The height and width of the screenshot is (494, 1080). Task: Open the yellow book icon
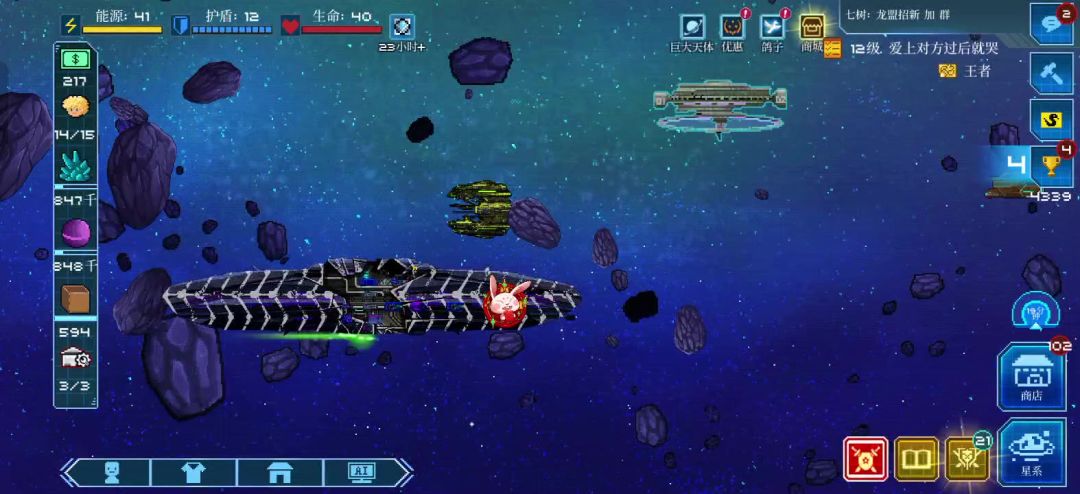[x=916, y=458]
